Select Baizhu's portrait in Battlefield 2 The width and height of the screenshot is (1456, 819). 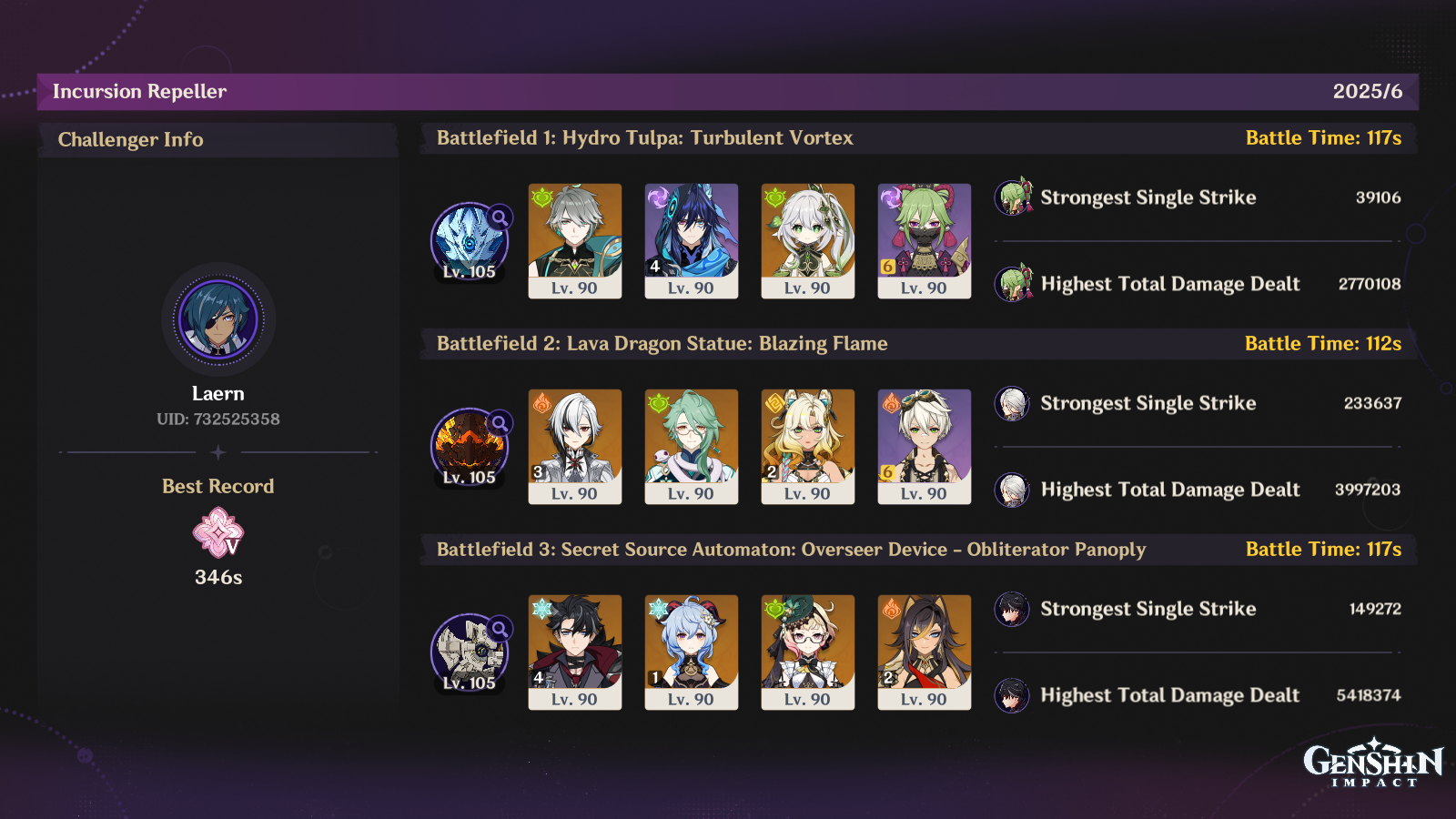(692, 446)
